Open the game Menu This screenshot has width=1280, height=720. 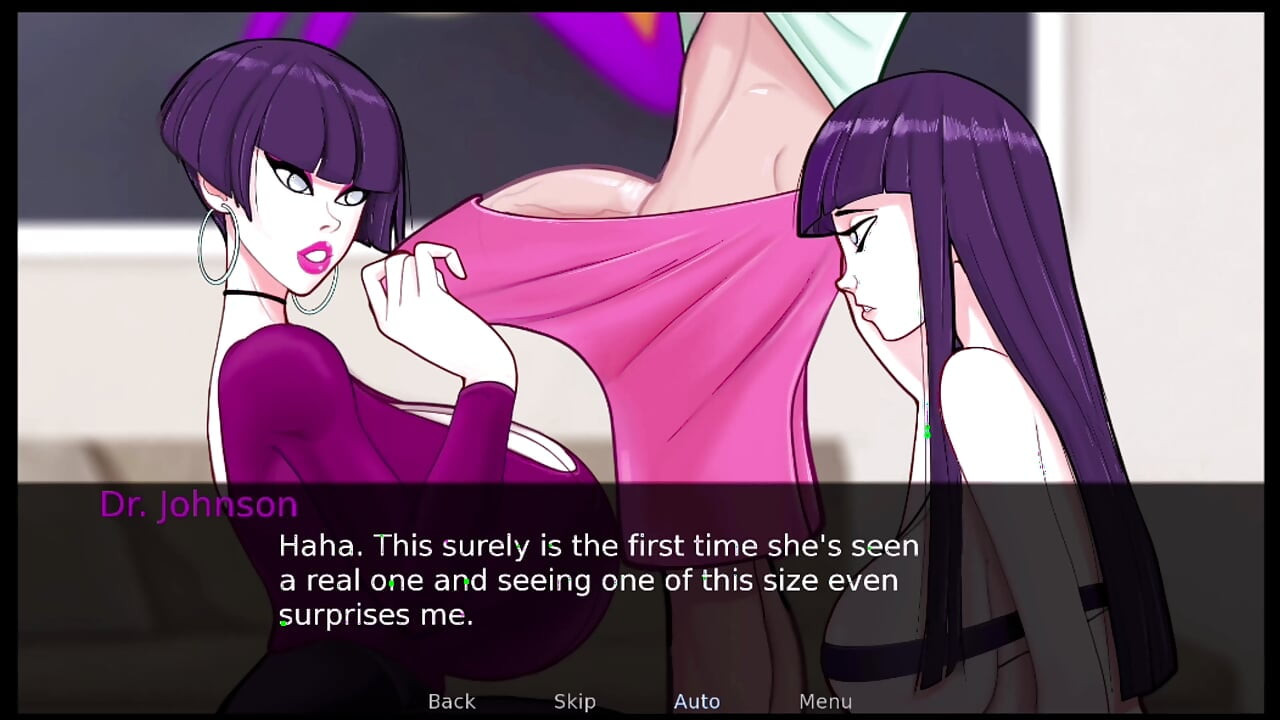pos(825,701)
